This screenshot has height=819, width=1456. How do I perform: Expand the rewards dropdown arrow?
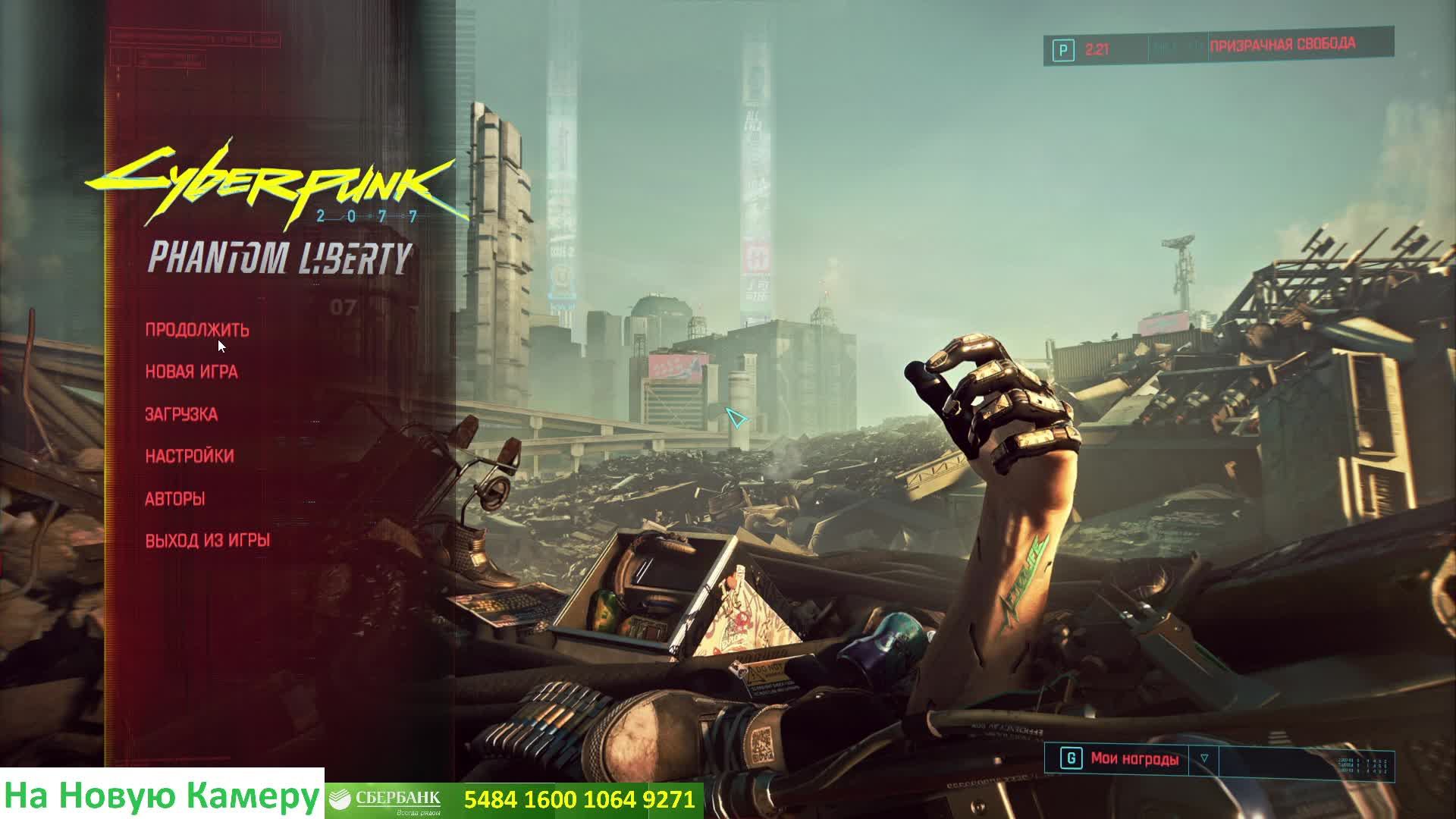(x=1204, y=758)
